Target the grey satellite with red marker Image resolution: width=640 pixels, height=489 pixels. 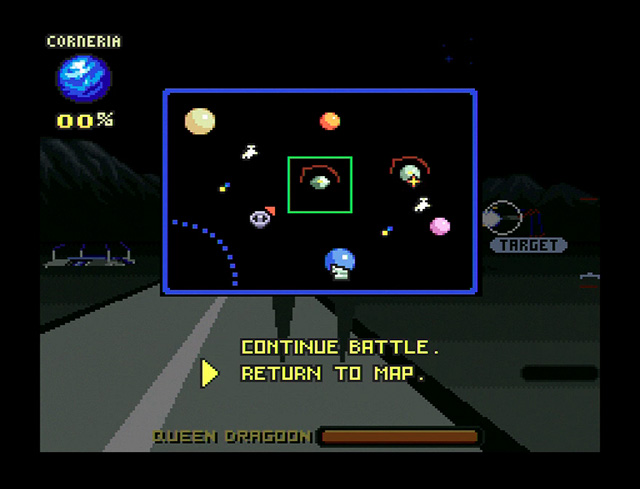pos(260,218)
